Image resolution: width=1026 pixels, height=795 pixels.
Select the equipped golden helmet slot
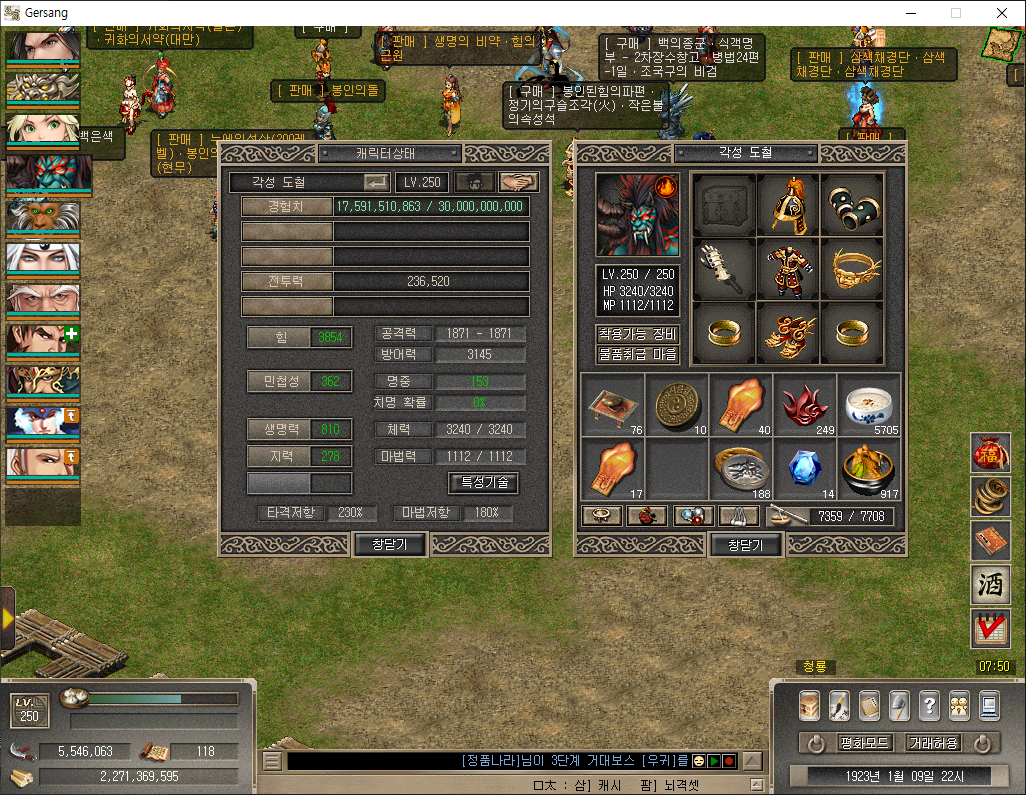pyautogui.click(x=788, y=205)
